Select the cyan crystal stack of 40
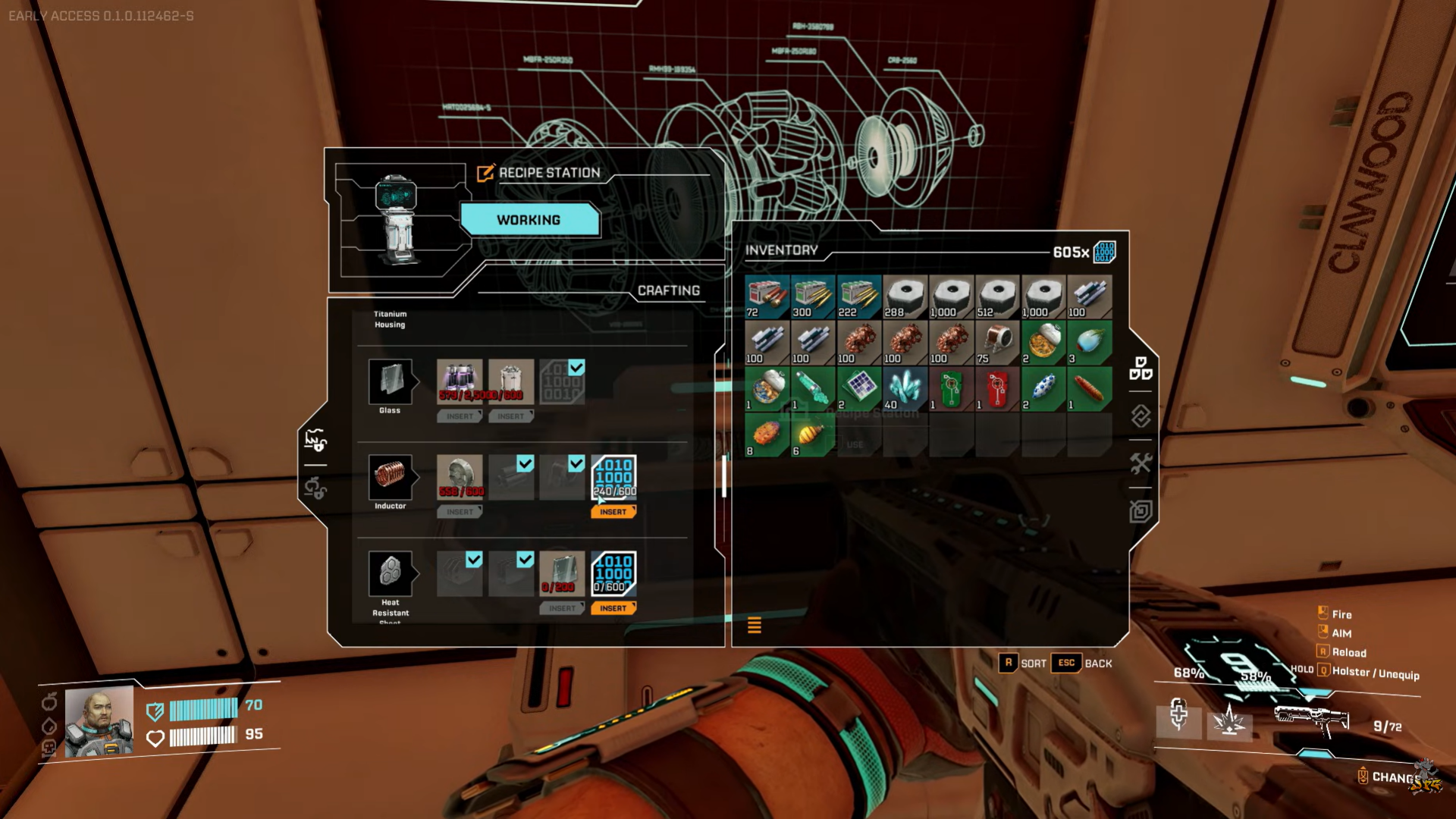 (905, 389)
